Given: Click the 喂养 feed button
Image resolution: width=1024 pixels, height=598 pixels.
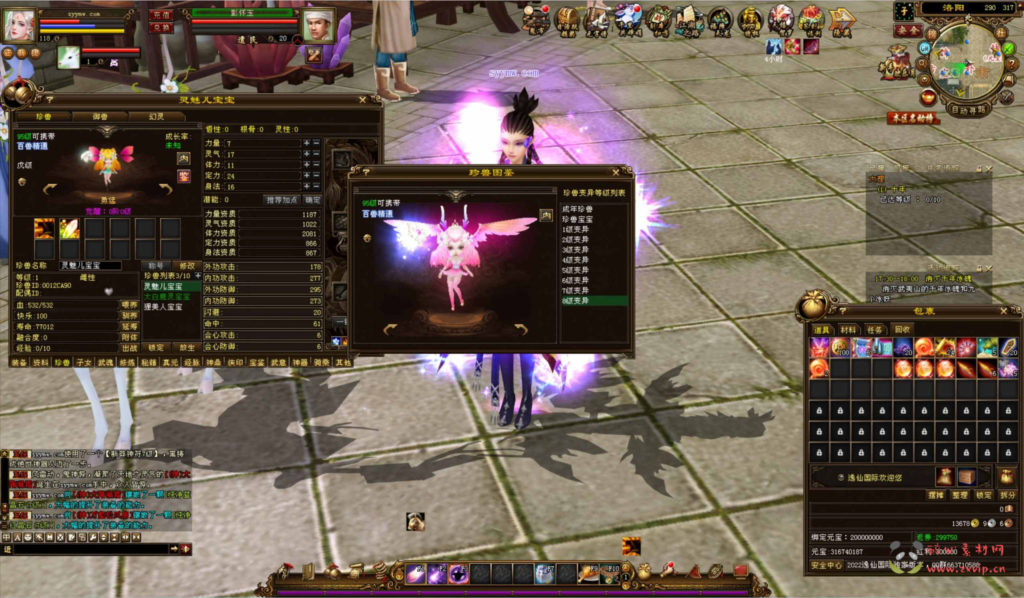Looking at the screenshot, I should coord(129,304).
